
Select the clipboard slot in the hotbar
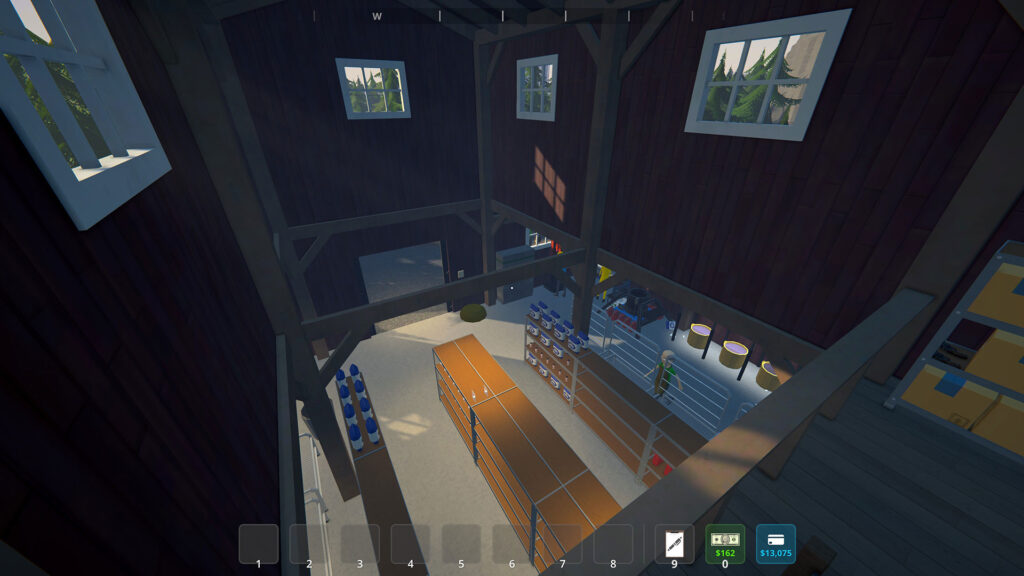point(674,544)
